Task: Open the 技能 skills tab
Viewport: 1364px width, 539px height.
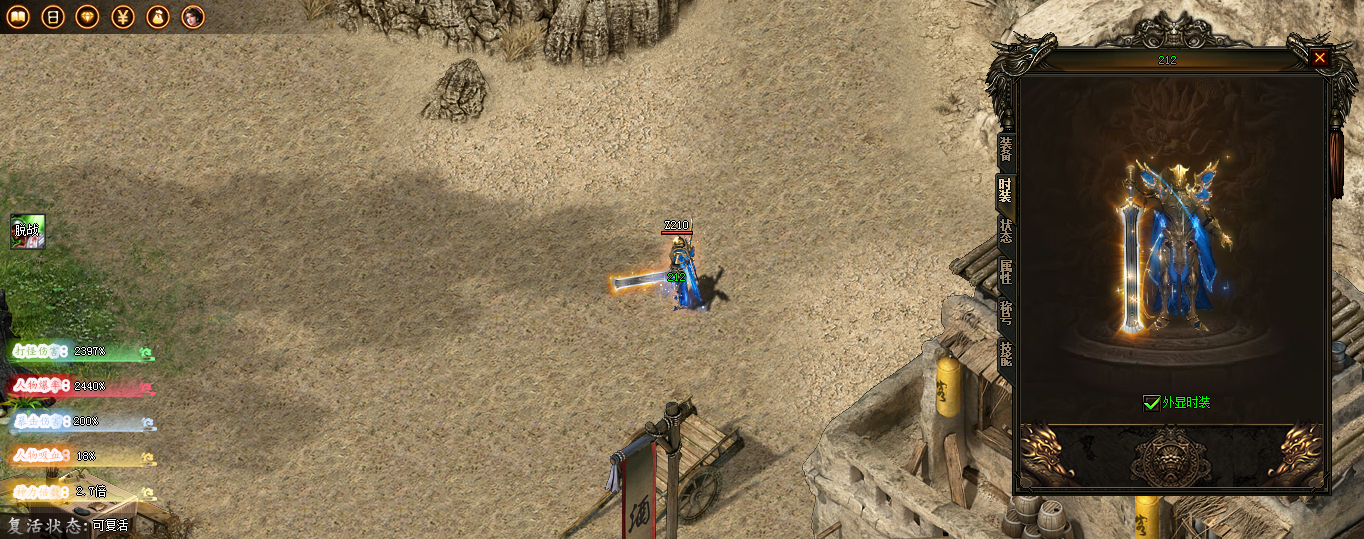Action: [x=1005, y=353]
